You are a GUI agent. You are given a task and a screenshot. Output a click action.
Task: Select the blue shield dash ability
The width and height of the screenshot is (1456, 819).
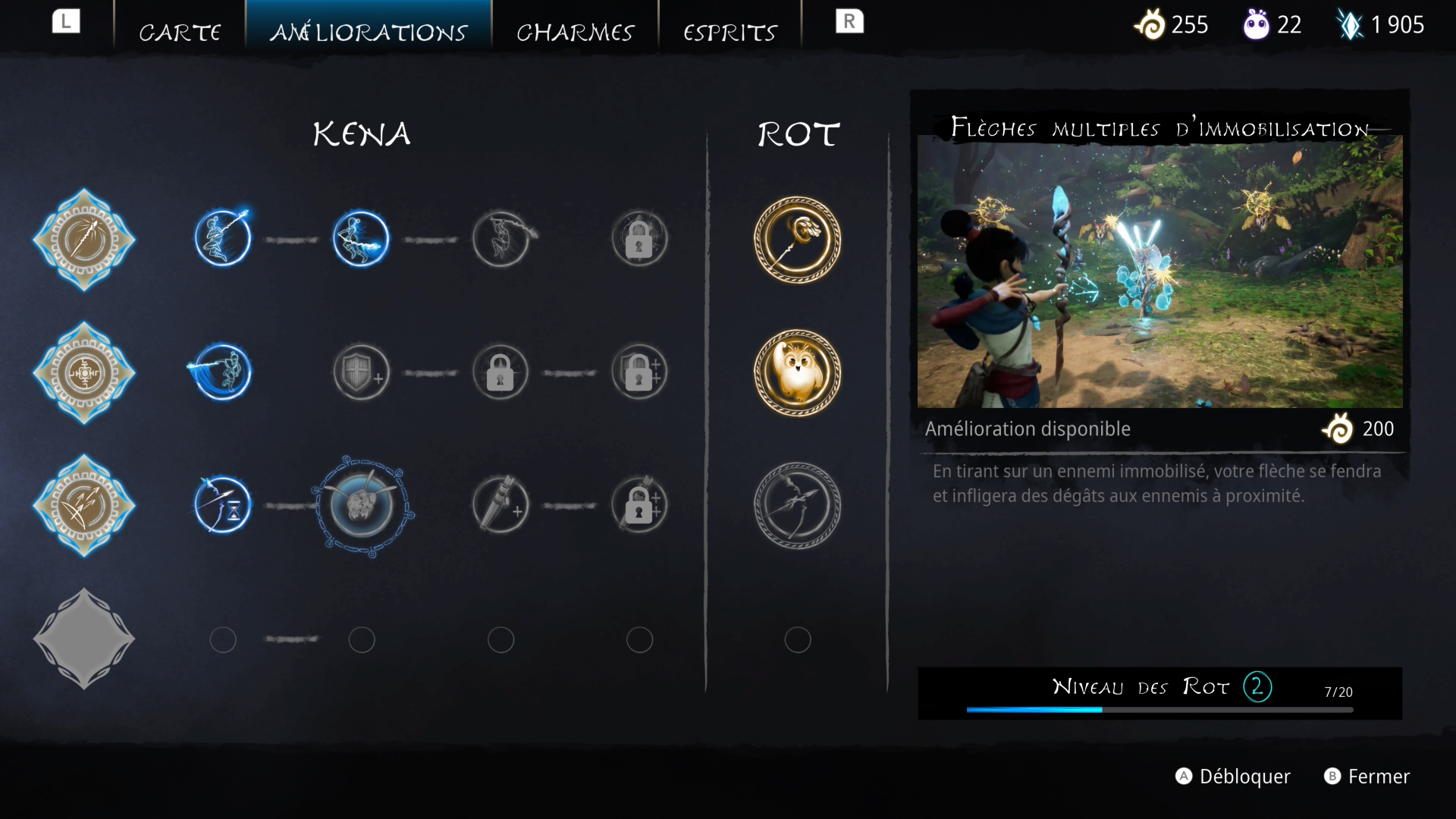[x=222, y=372]
